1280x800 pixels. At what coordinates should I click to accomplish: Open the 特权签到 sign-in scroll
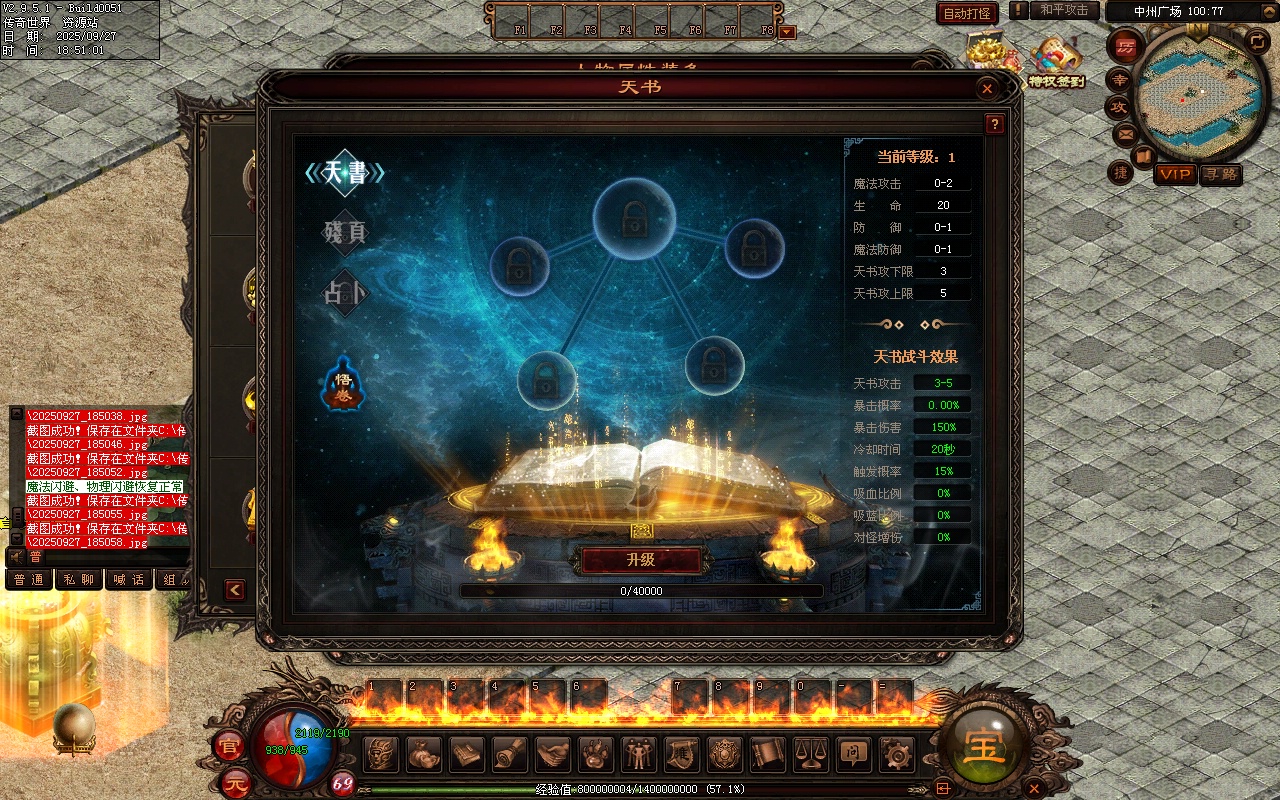point(1056,62)
